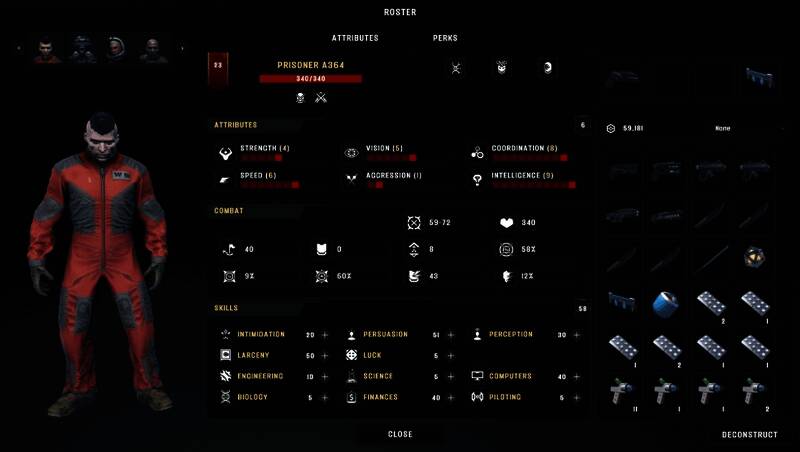This screenshot has height=452, width=800.
Task: Select the red-suited prisoner portrait thumbnail
Action: pos(46,48)
